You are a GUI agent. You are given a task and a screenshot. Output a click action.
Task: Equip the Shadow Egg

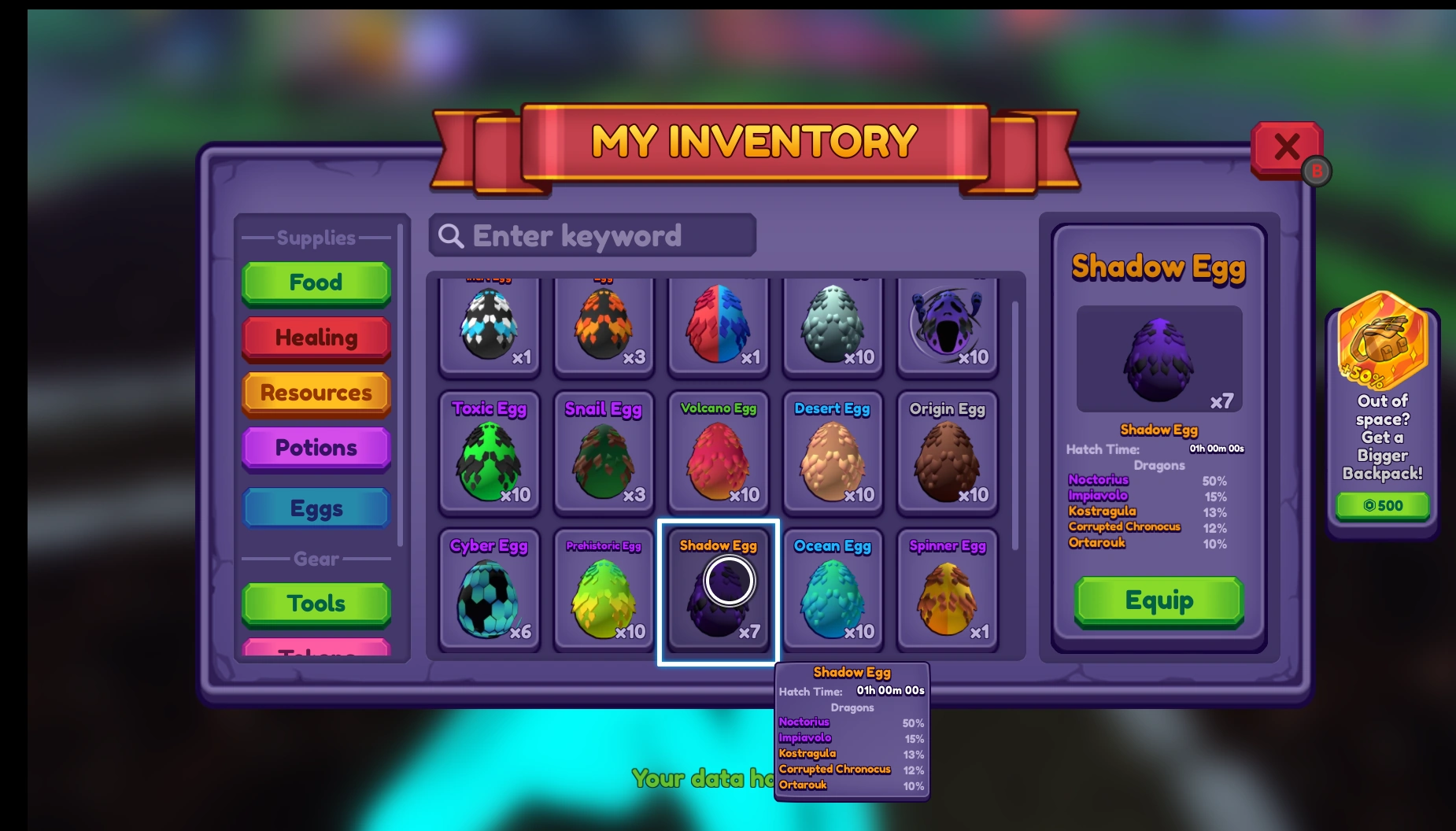click(1158, 600)
